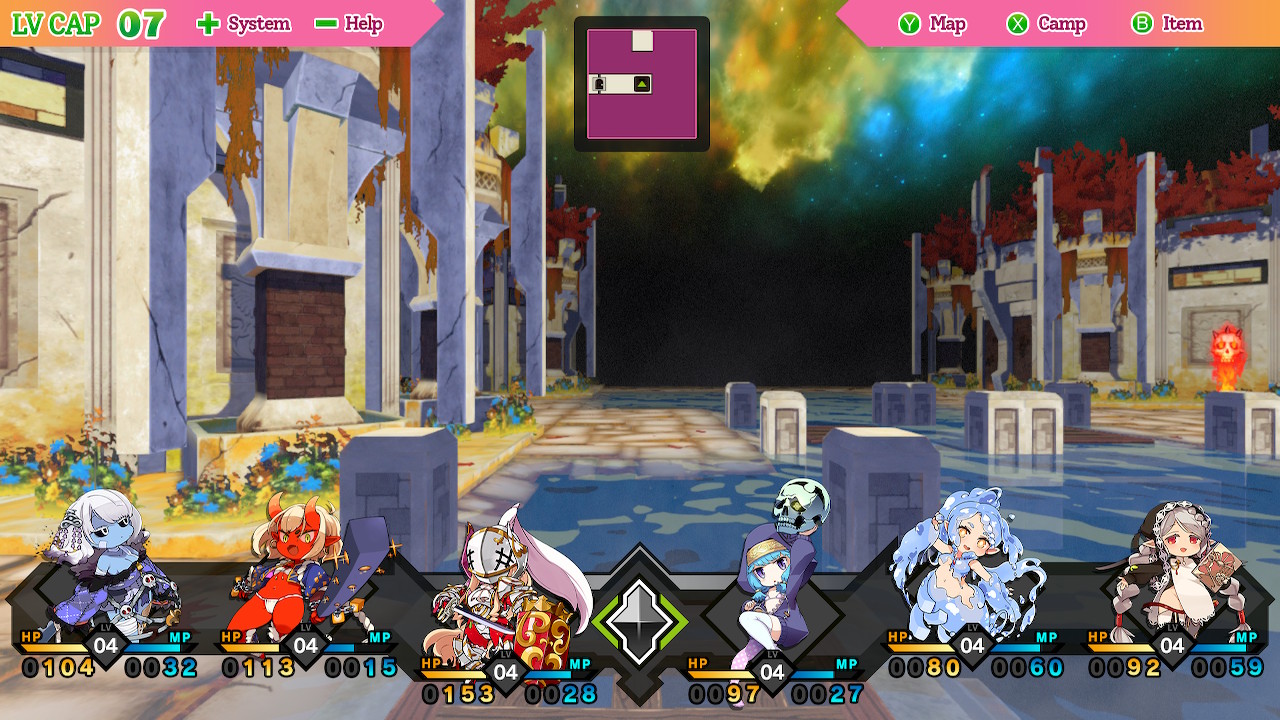Open the System menu

point(244,24)
